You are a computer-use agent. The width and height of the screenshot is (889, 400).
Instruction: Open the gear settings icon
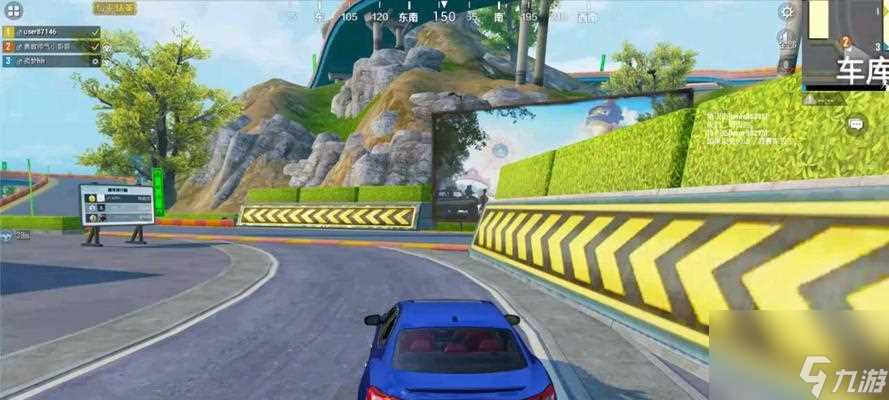(x=788, y=12)
